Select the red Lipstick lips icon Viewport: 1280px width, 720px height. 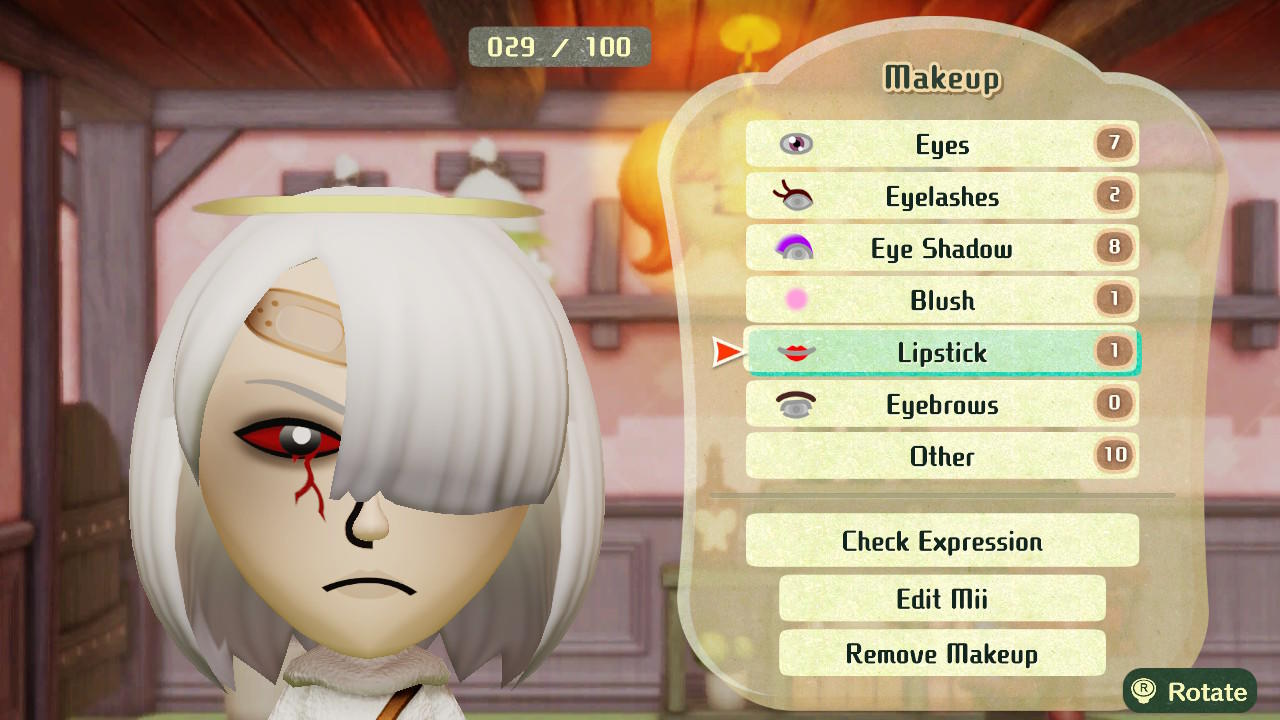[x=793, y=352]
